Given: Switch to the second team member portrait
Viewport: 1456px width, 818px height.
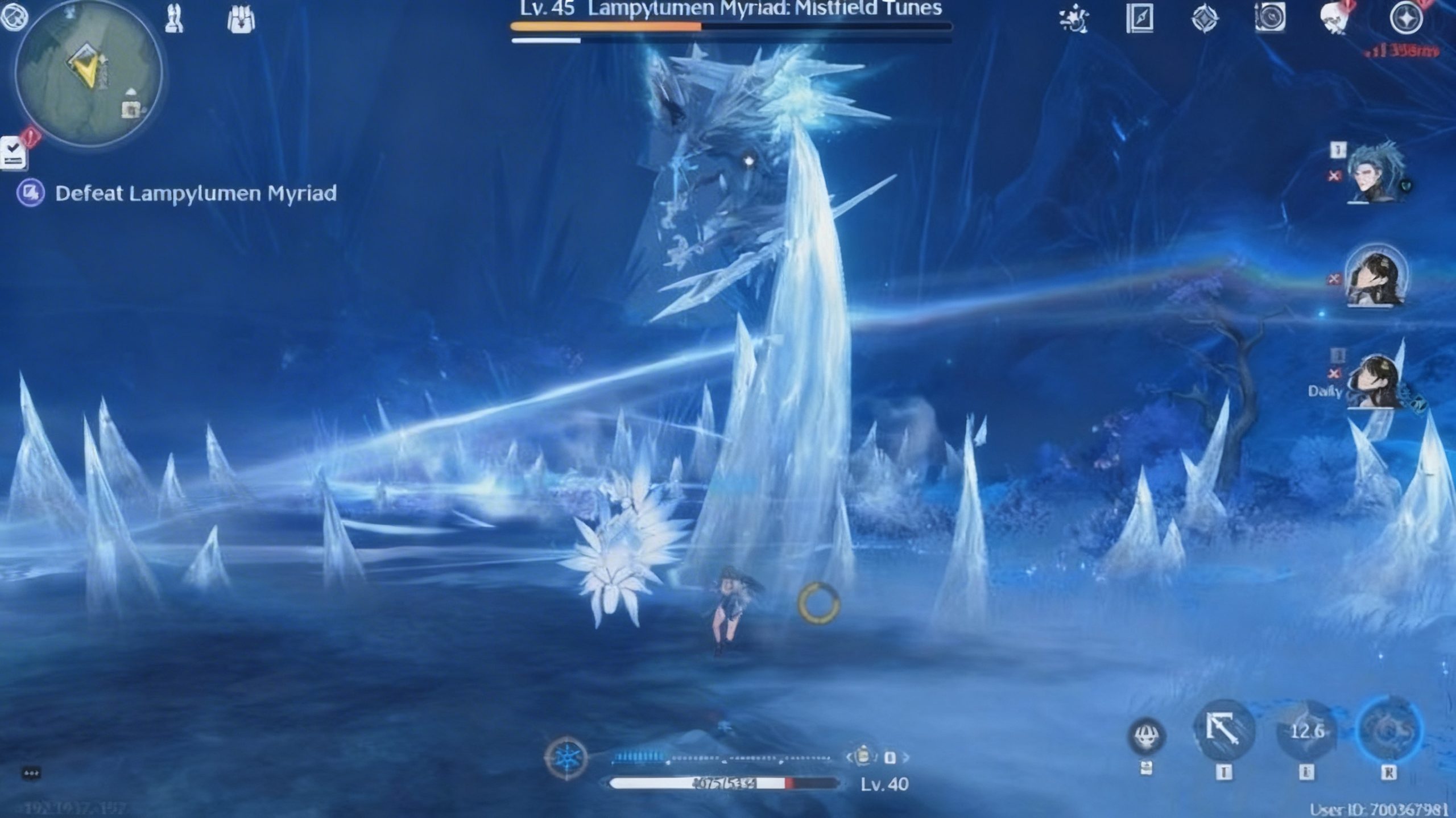Looking at the screenshot, I should click(x=1376, y=277).
